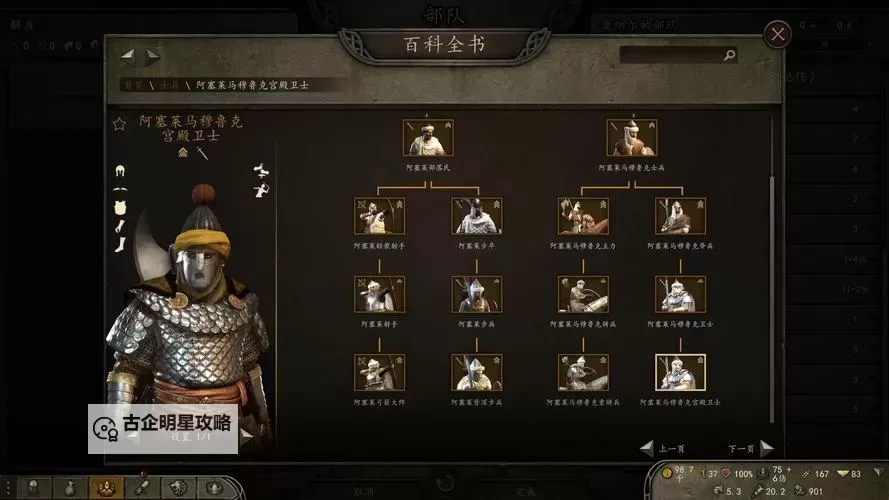
Task: Open the 阿塞莱轻装射手 troop entry
Action: coord(379,216)
